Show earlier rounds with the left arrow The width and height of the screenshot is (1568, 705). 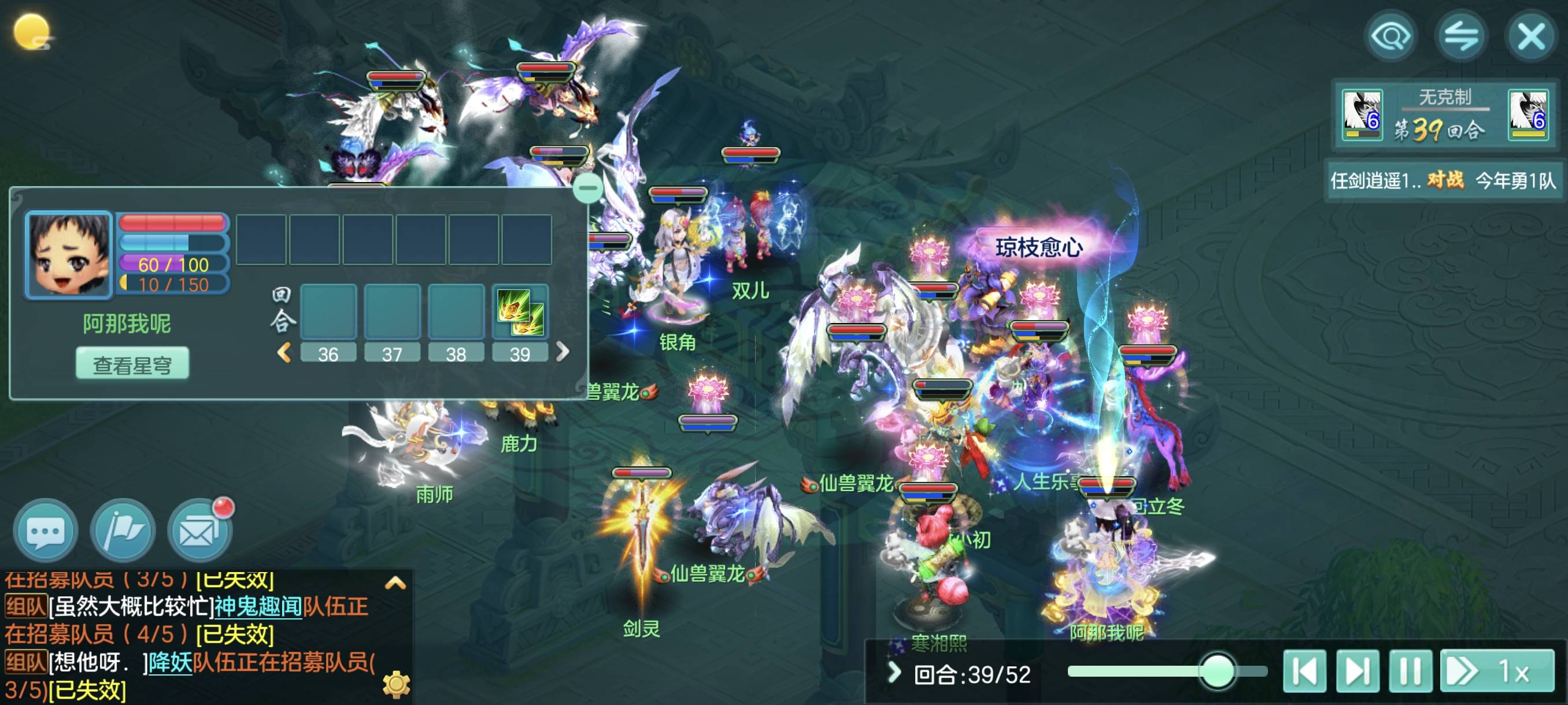[284, 352]
